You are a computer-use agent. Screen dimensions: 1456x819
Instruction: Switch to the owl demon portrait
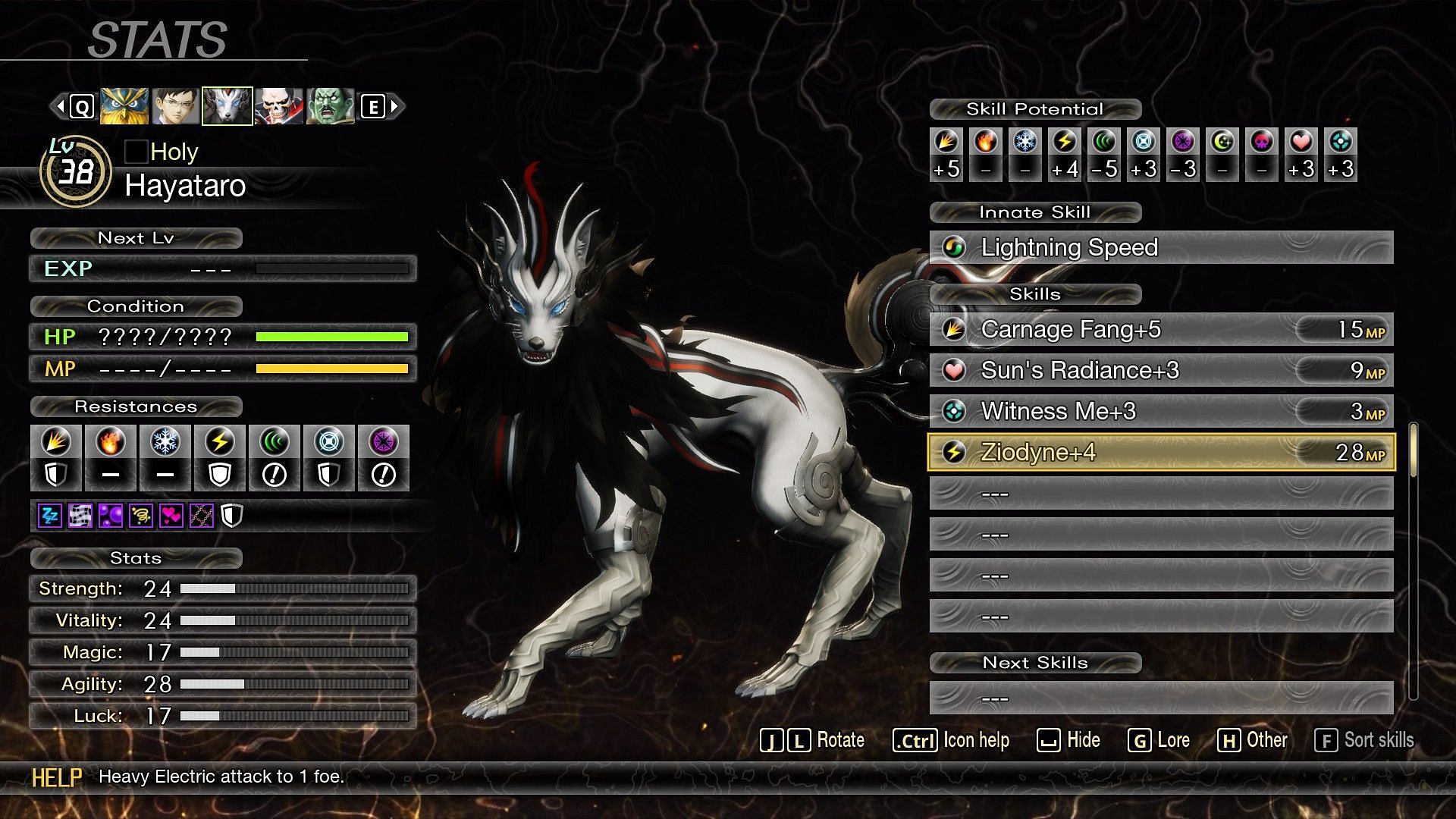[x=124, y=106]
